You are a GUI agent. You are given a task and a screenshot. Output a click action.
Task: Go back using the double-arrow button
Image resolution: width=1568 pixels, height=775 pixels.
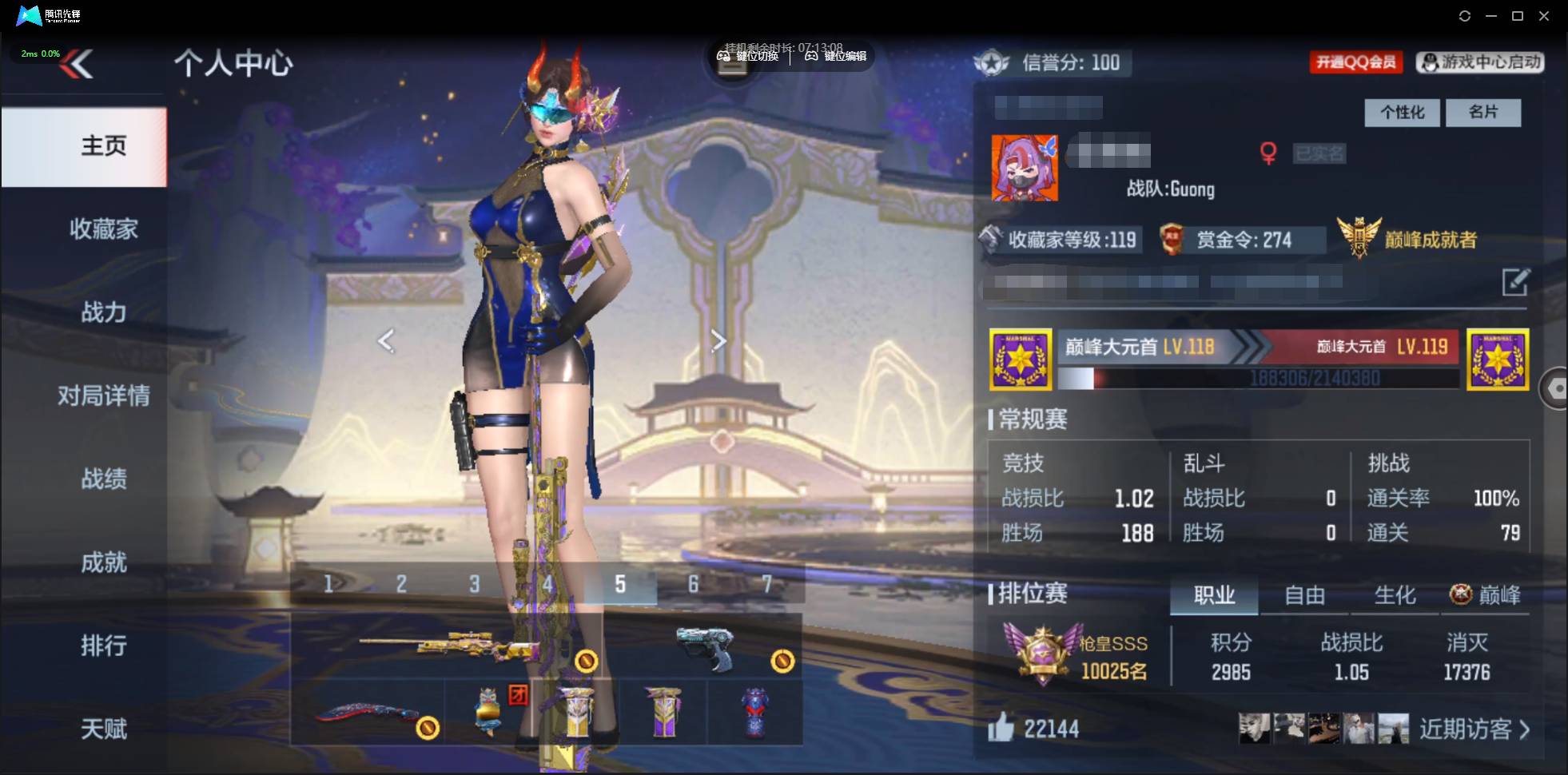(x=77, y=64)
